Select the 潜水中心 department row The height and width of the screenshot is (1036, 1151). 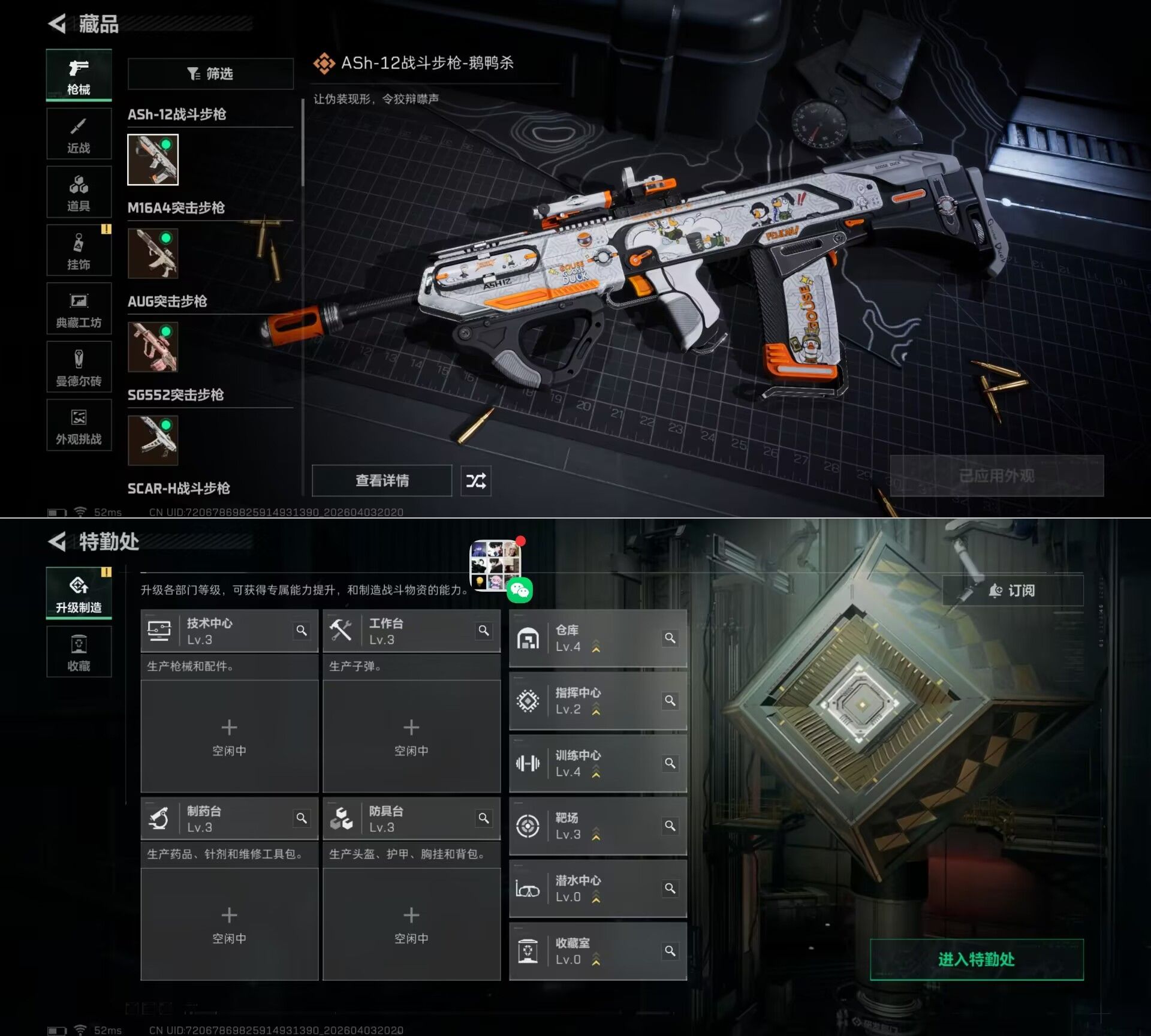point(598,889)
